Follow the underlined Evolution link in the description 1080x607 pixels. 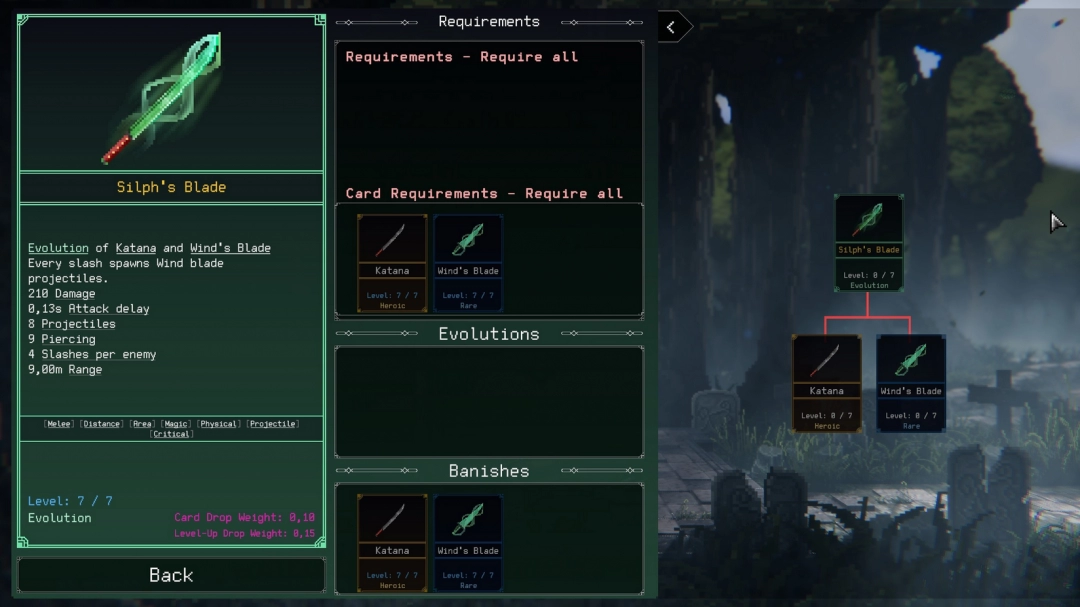[59, 248]
